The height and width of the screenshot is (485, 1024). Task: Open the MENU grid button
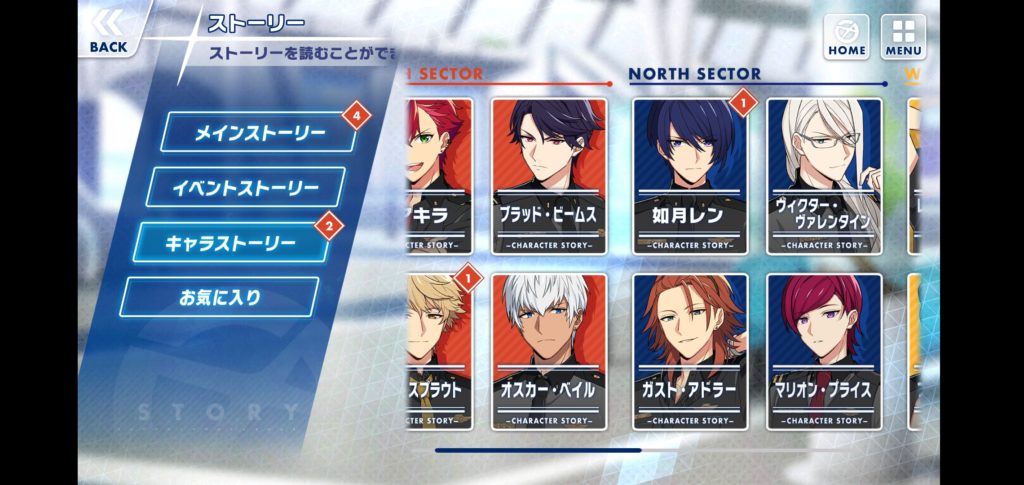tap(902, 36)
